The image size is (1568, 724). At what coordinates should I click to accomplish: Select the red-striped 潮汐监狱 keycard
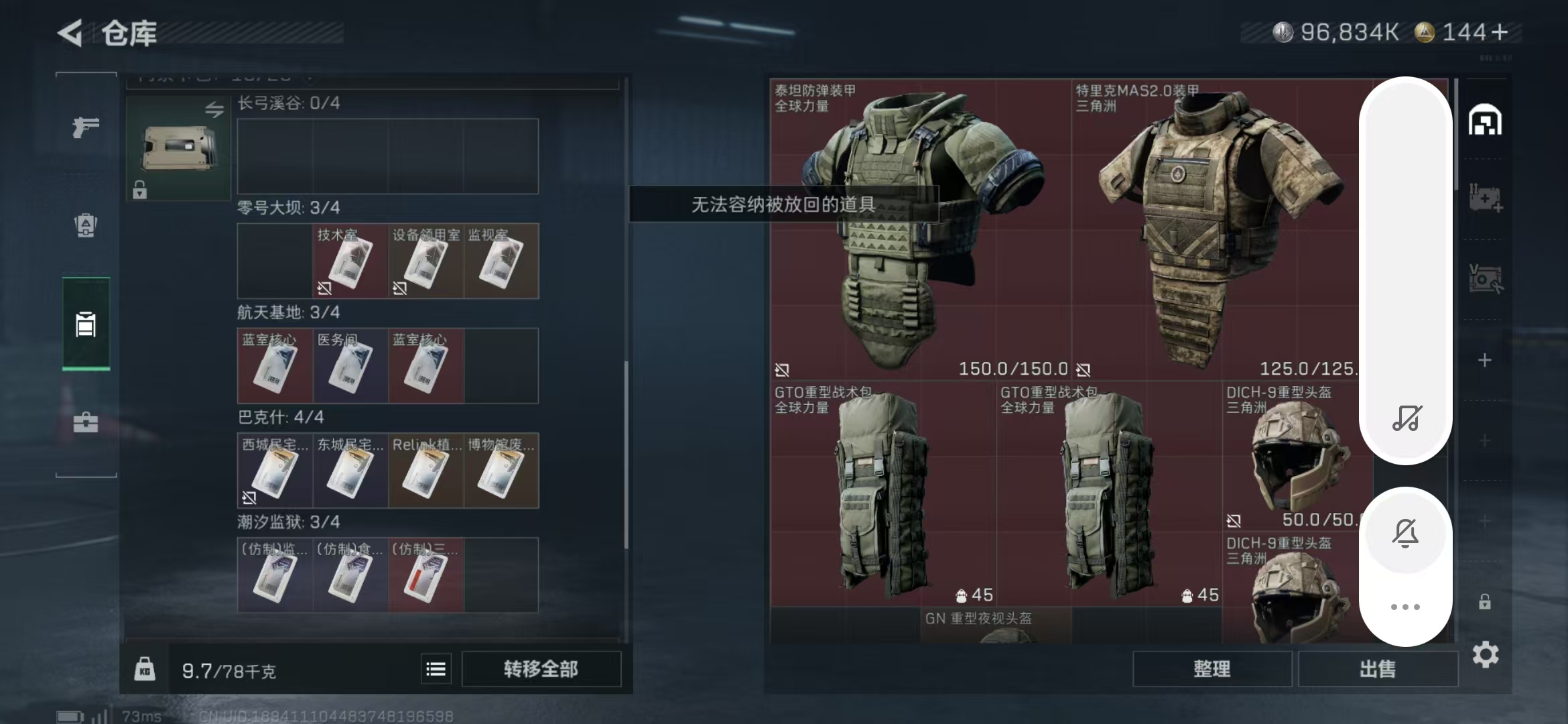(x=426, y=576)
